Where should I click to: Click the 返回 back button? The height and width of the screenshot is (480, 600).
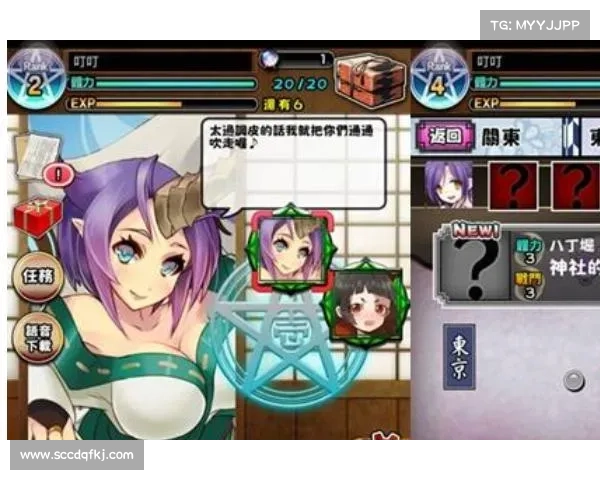440,136
